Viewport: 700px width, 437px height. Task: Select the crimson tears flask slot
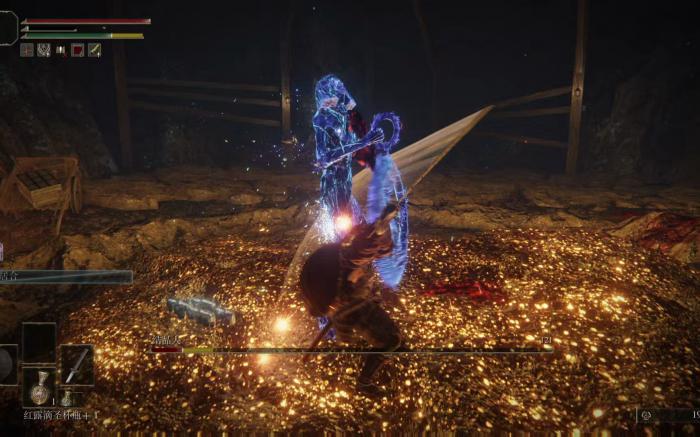tap(39, 387)
